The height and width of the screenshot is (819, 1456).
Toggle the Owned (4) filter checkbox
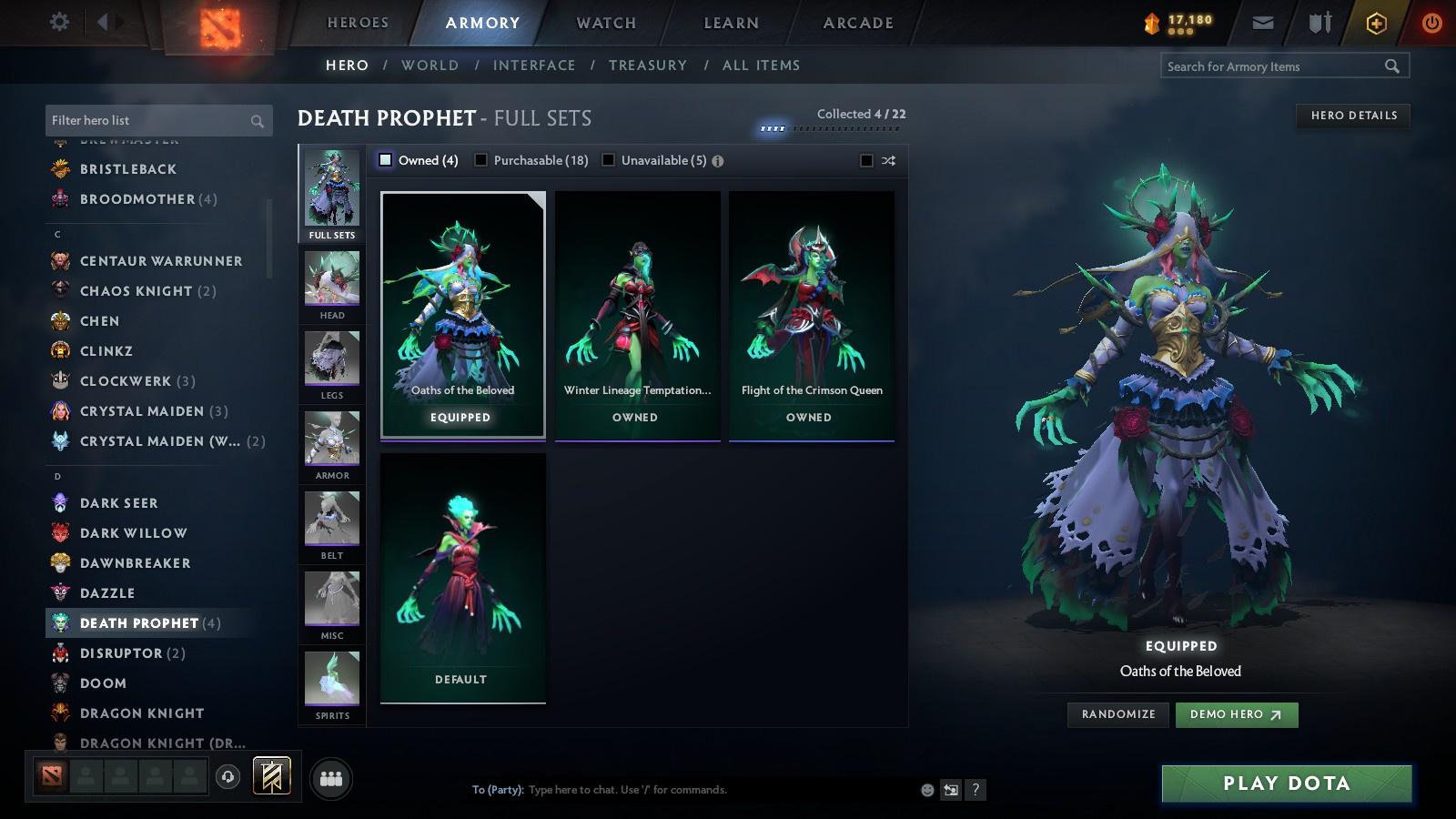pos(386,158)
